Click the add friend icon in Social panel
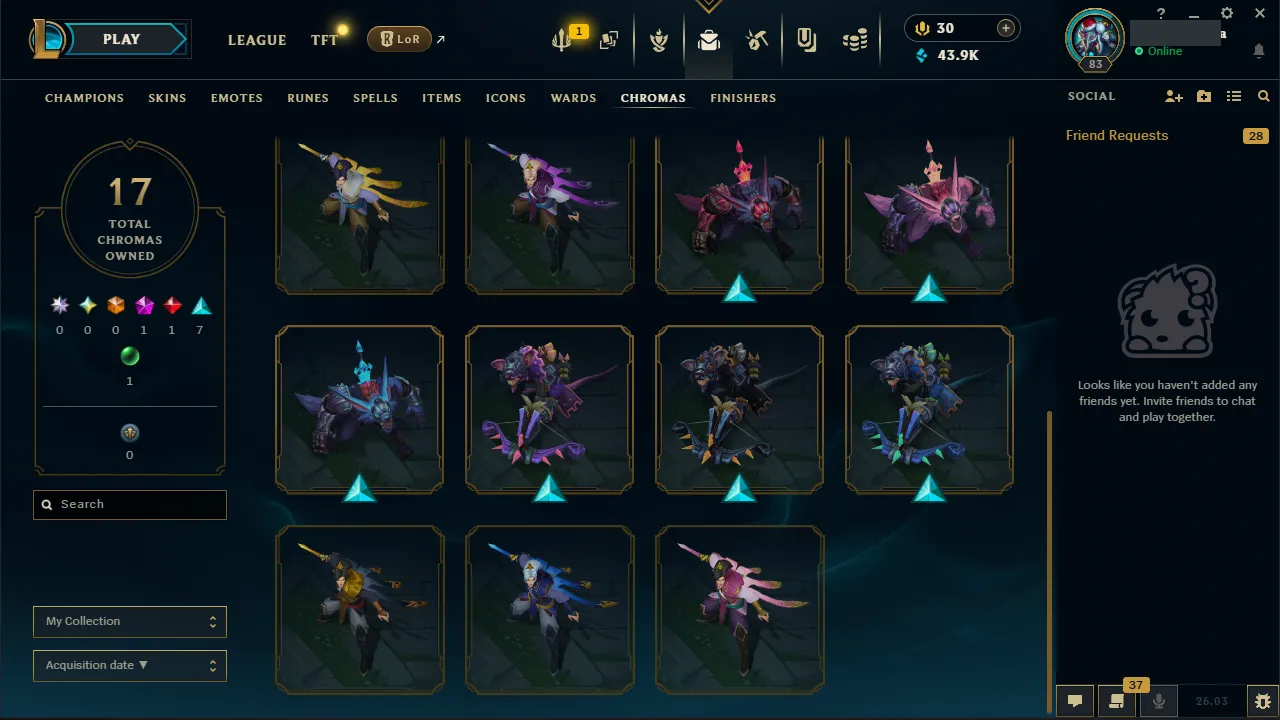Image resolution: width=1280 pixels, height=720 pixels. pos(1172,96)
